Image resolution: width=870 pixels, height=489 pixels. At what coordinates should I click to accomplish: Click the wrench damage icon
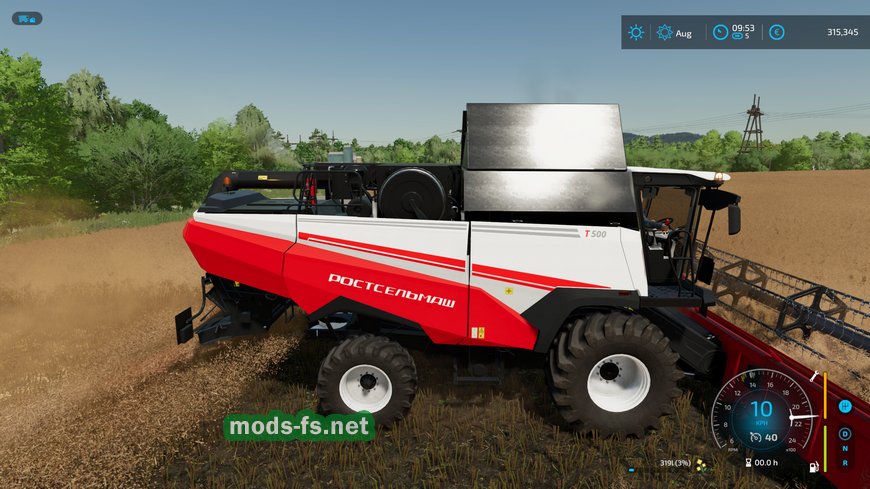coord(816,377)
